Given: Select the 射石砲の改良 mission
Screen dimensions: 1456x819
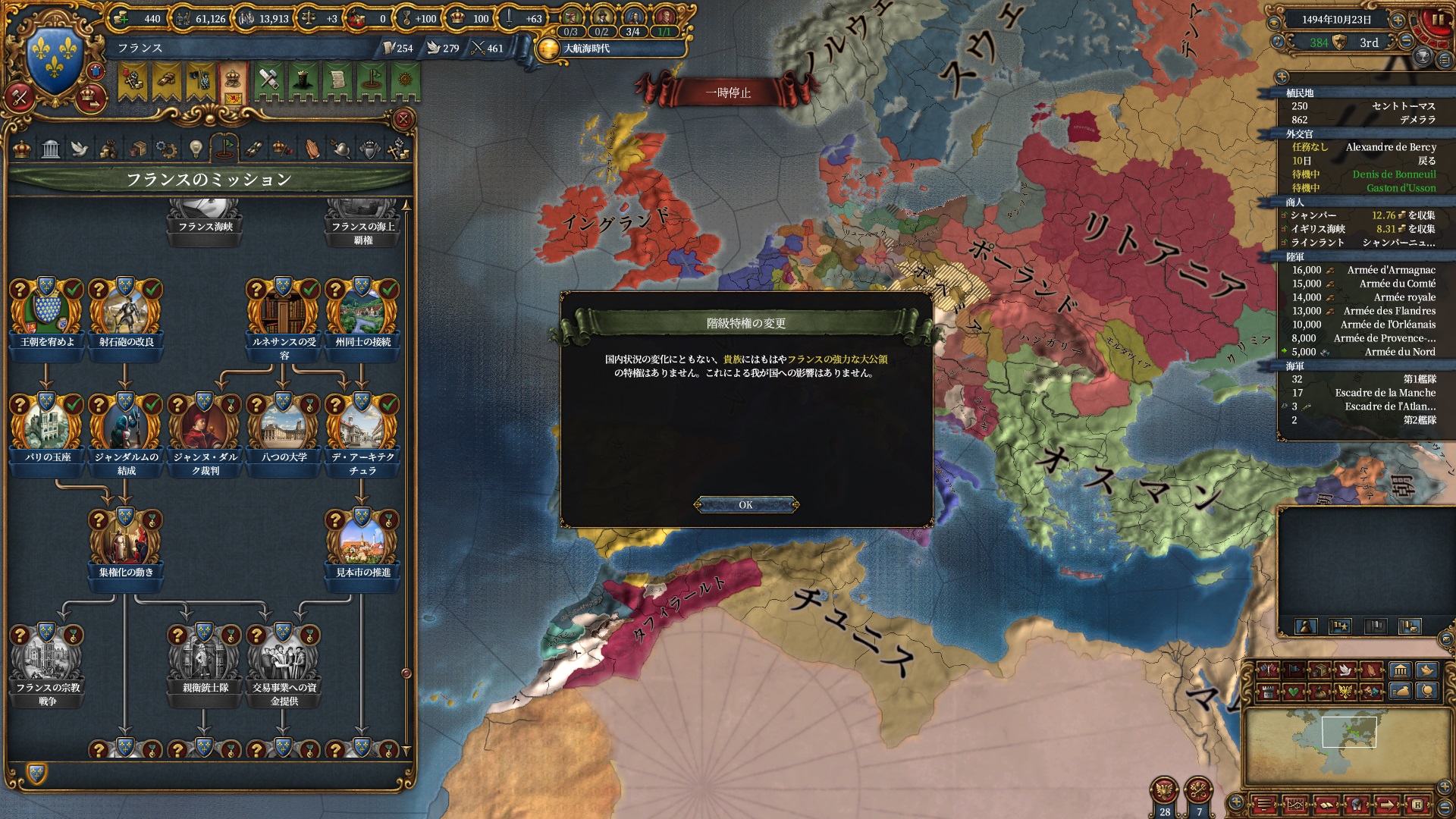Looking at the screenshot, I should pos(126,312).
